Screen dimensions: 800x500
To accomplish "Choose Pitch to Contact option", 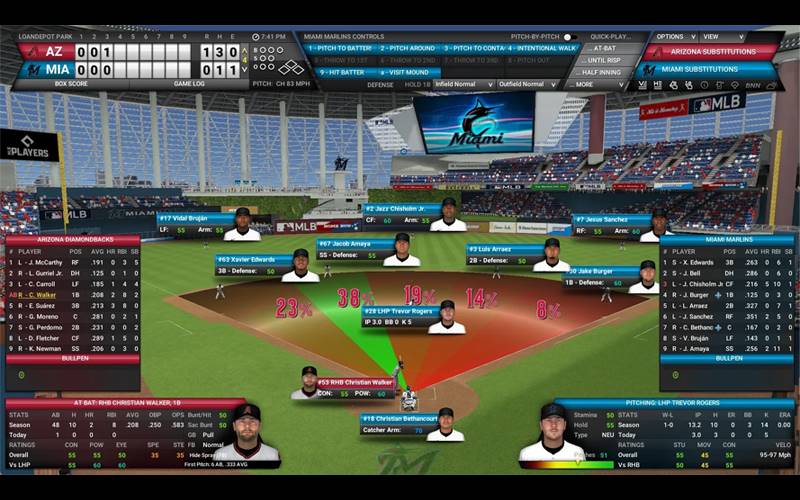I will click(x=473, y=48).
